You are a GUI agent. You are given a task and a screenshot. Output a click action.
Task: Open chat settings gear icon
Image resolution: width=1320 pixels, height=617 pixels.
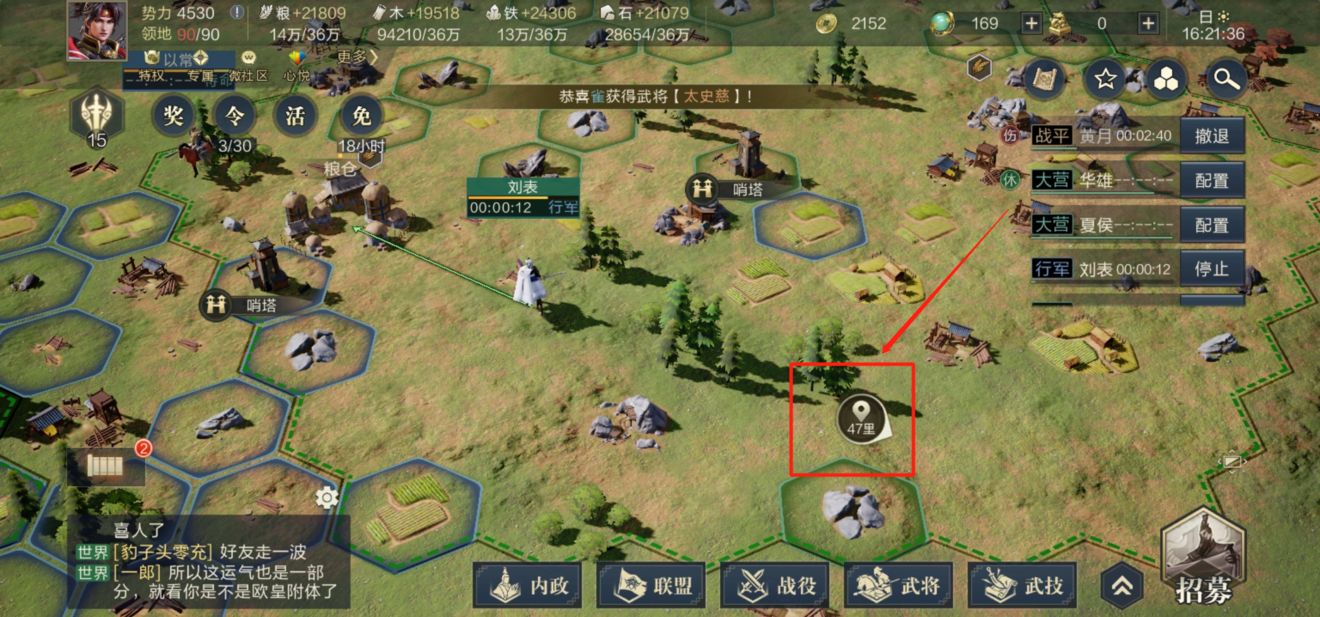pos(326,497)
